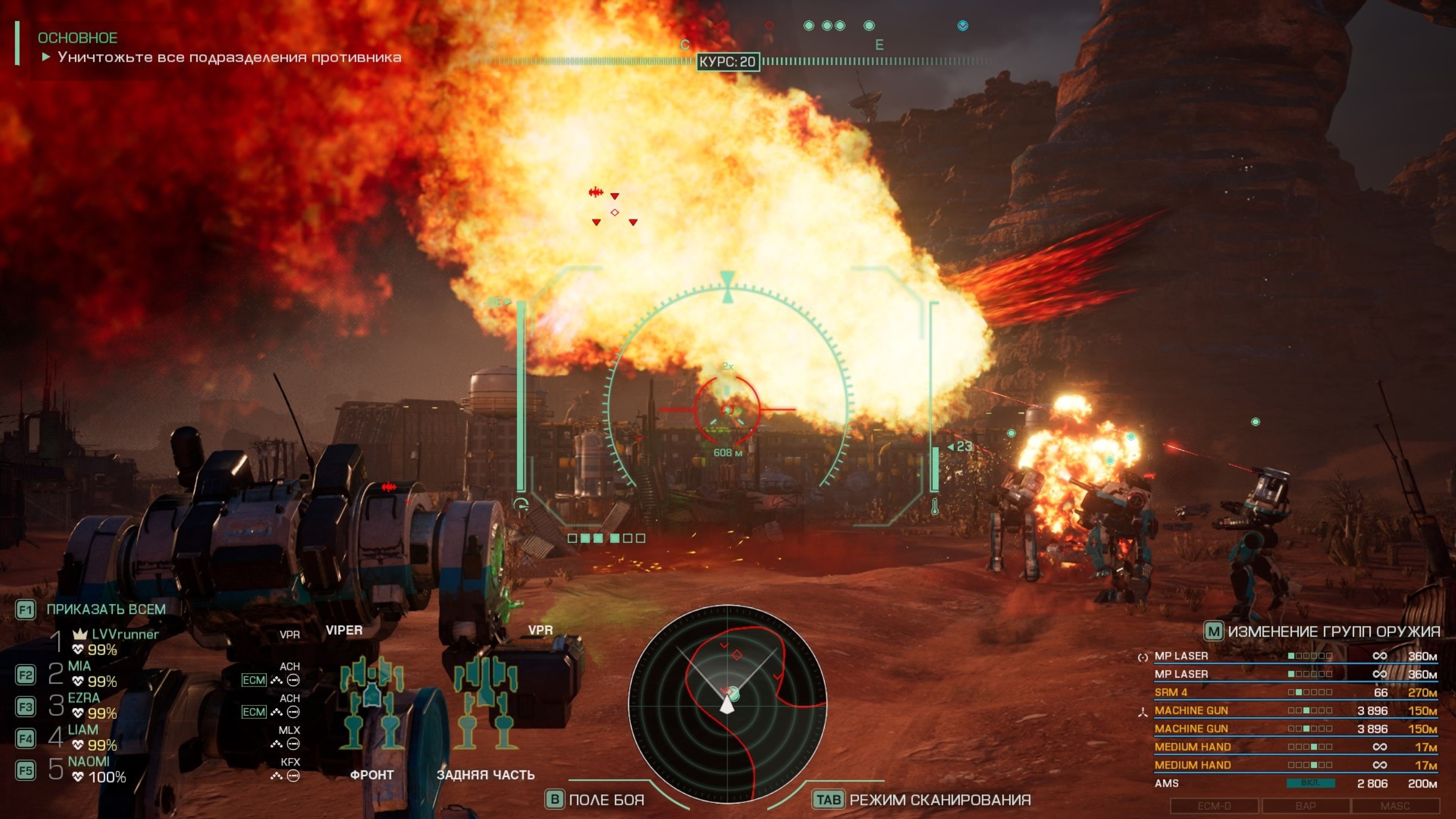The height and width of the screenshot is (819, 1456).
Task: Open the ИЗМЕНЕНИЕ ГРУПП ОРУЖИЯ weapon groups label
Action: tap(1333, 631)
